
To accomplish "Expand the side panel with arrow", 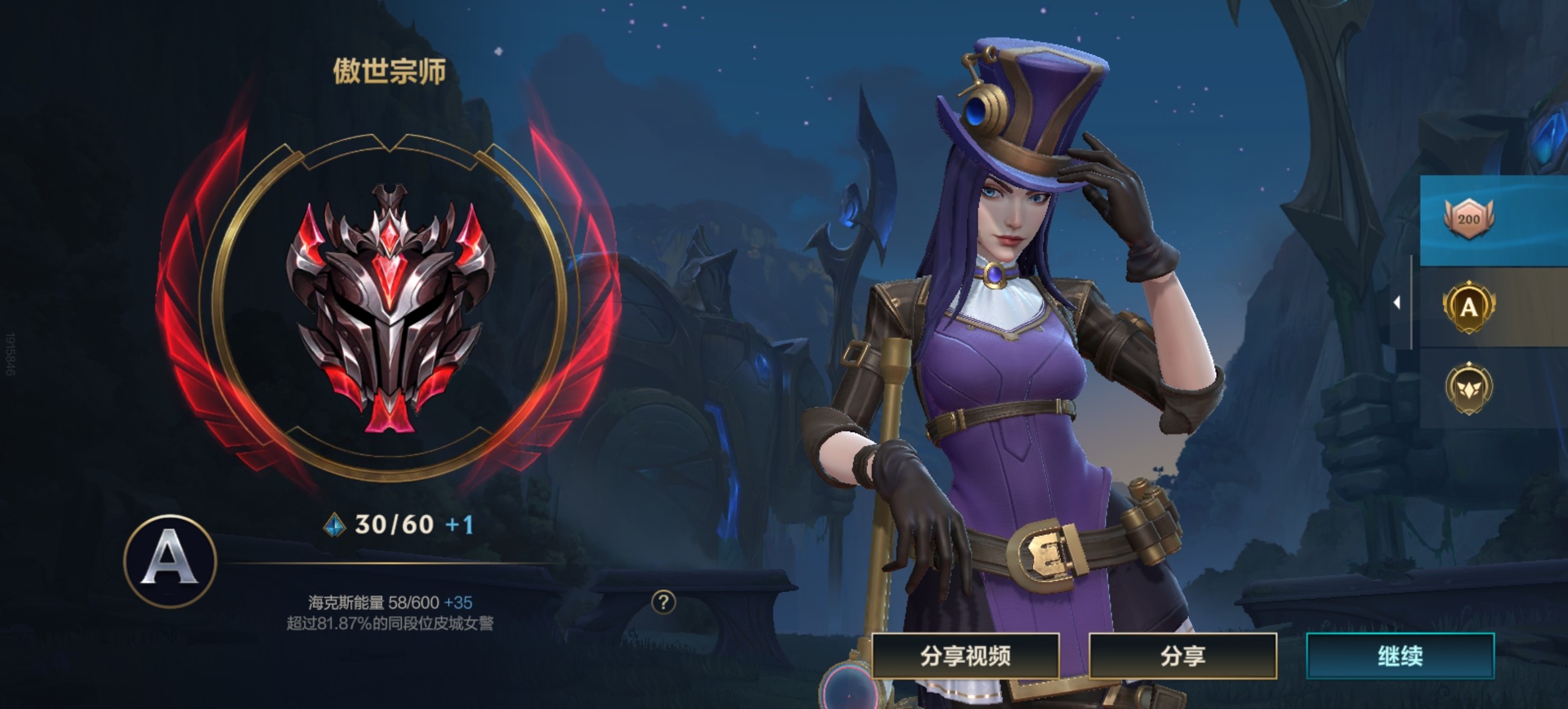I will pos(1397,302).
